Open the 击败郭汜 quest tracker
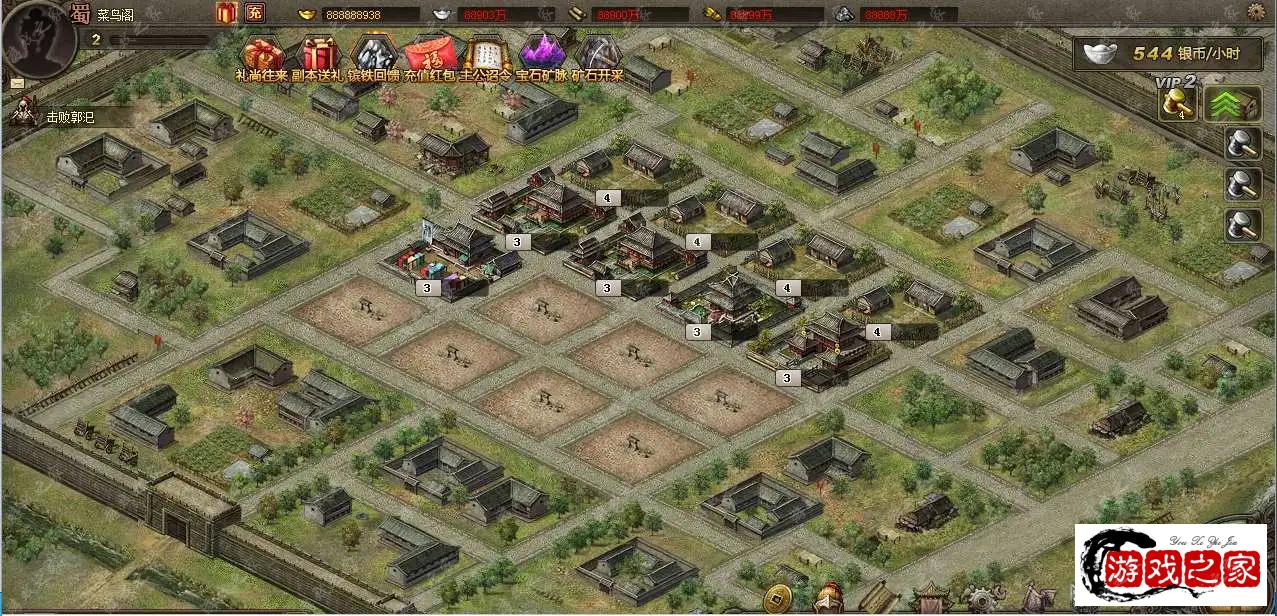 coord(70,116)
